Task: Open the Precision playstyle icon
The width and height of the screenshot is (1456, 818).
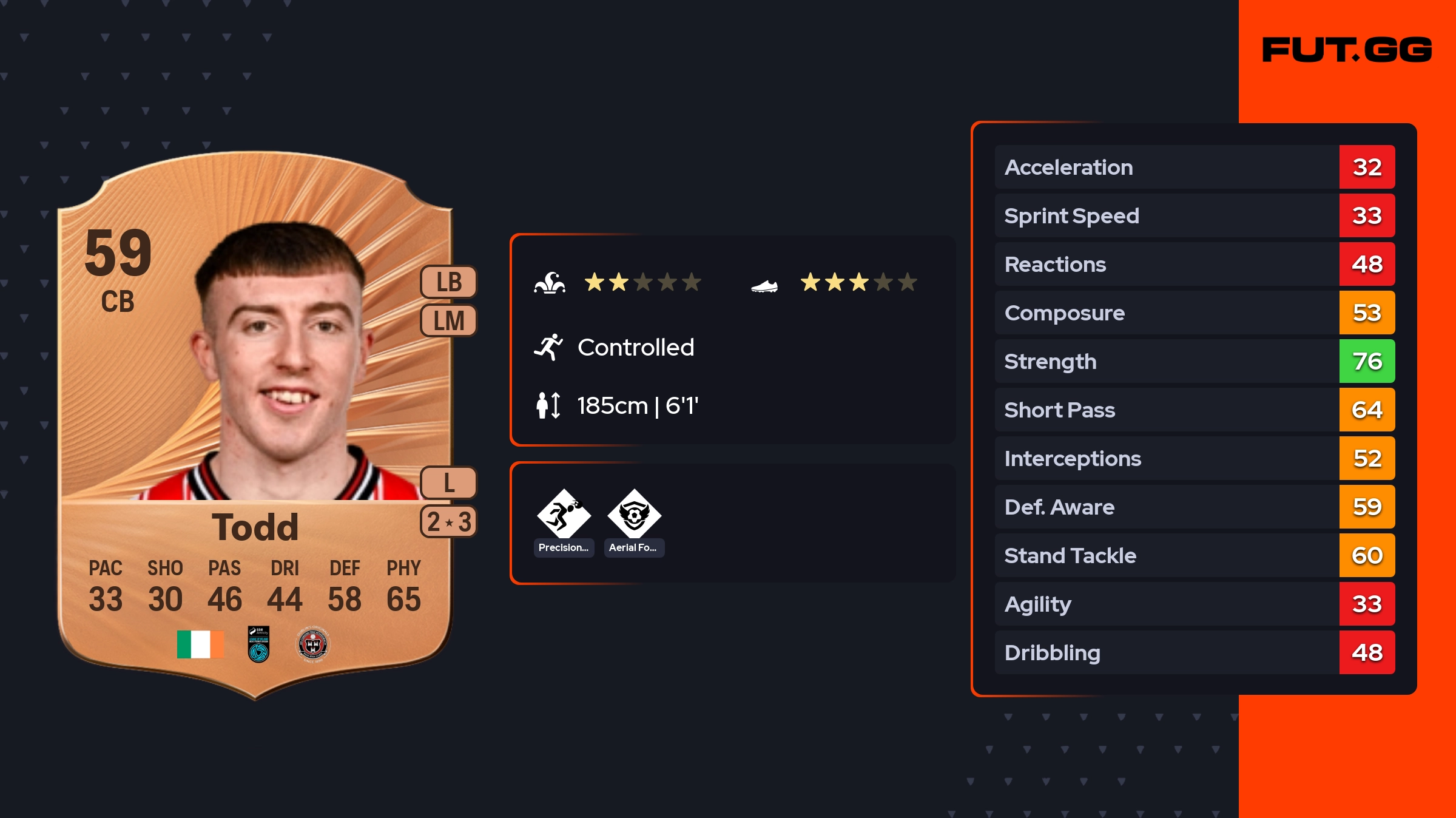Action: [x=564, y=515]
